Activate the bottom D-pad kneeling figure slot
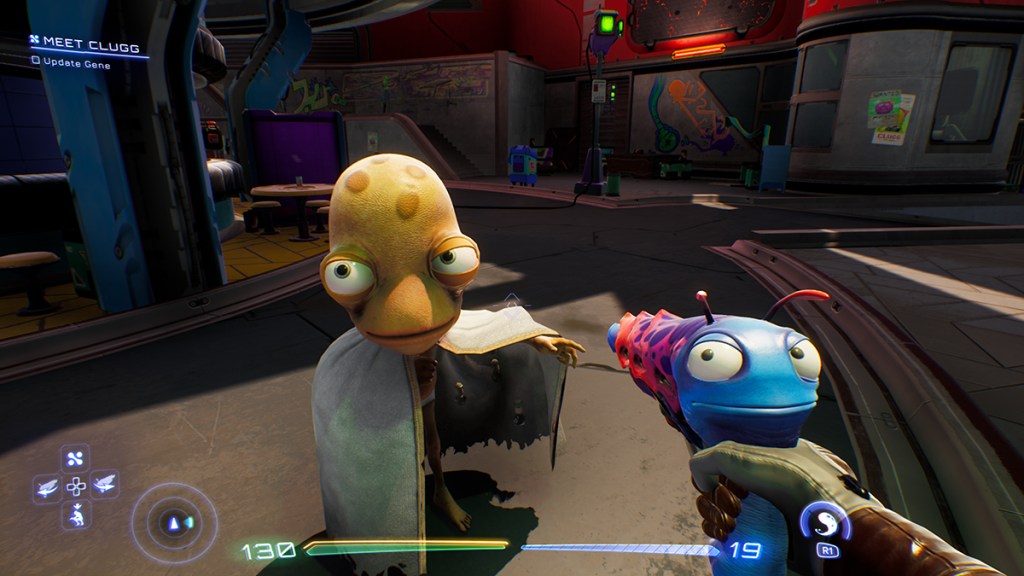 pyautogui.click(x=76, y=515)
